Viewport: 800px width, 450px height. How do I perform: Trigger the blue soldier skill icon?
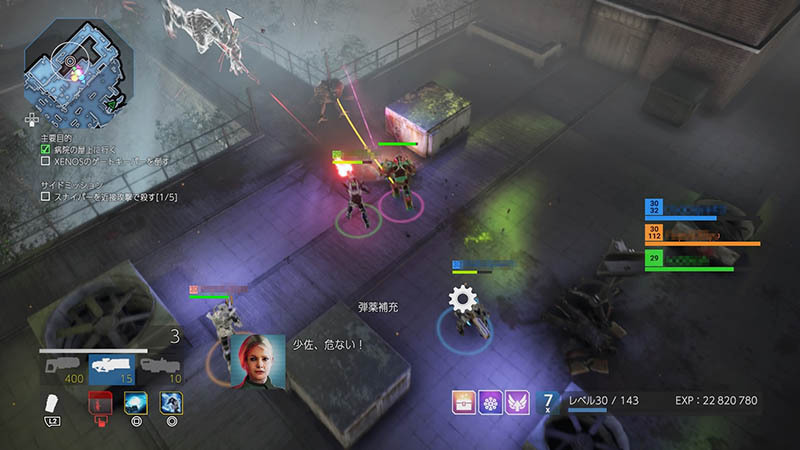[x=171, y=403]
